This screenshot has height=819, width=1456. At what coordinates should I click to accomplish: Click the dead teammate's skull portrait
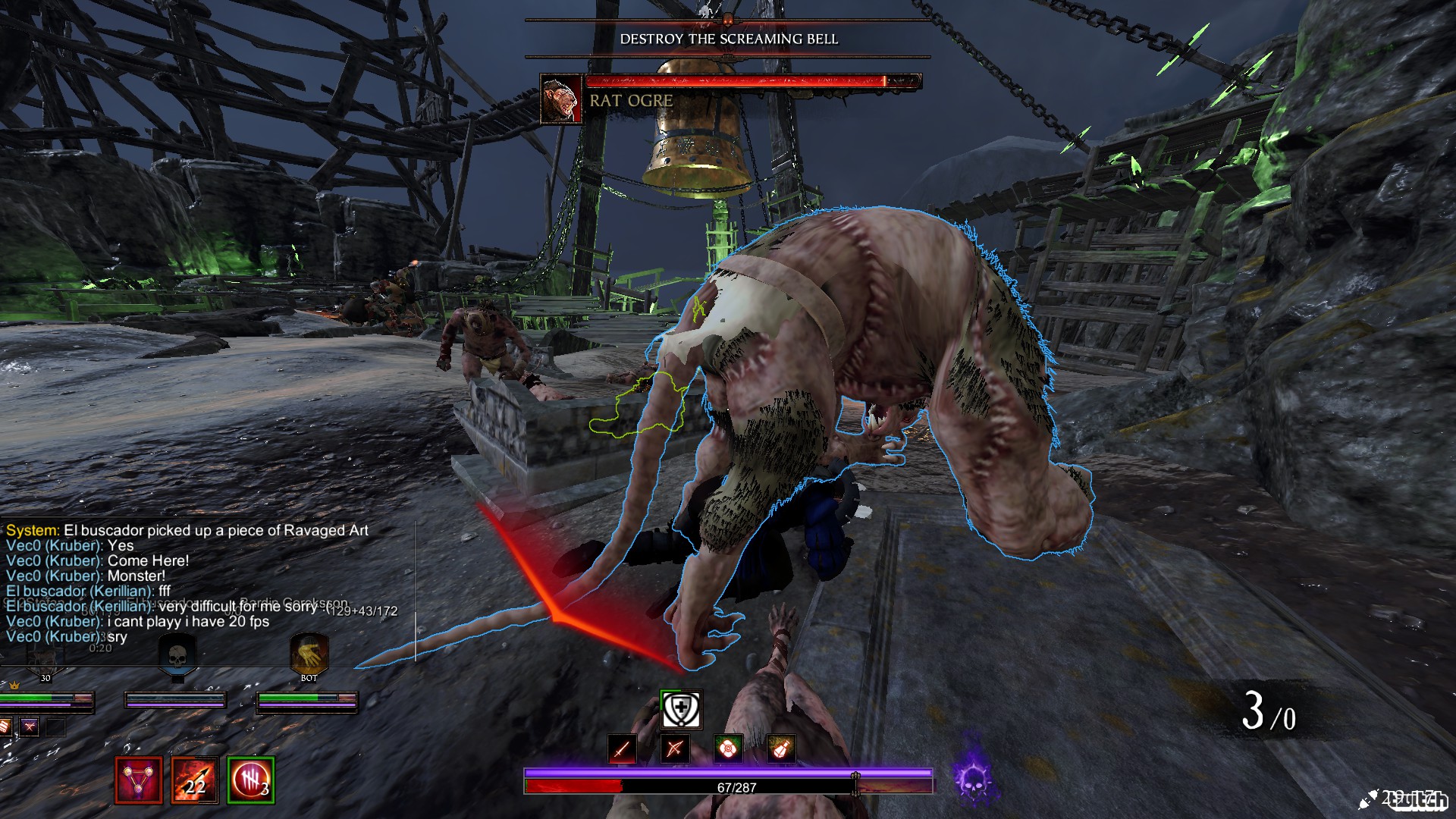click(177, 654)
